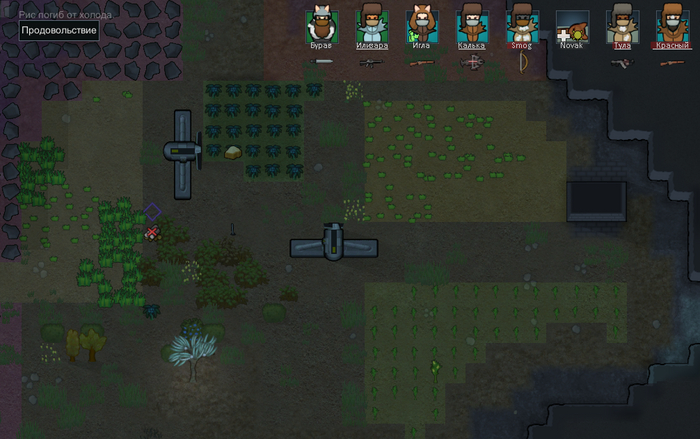Select the colonist named Smog
Viewport: 700px width, 439px height.
point(522,26)
